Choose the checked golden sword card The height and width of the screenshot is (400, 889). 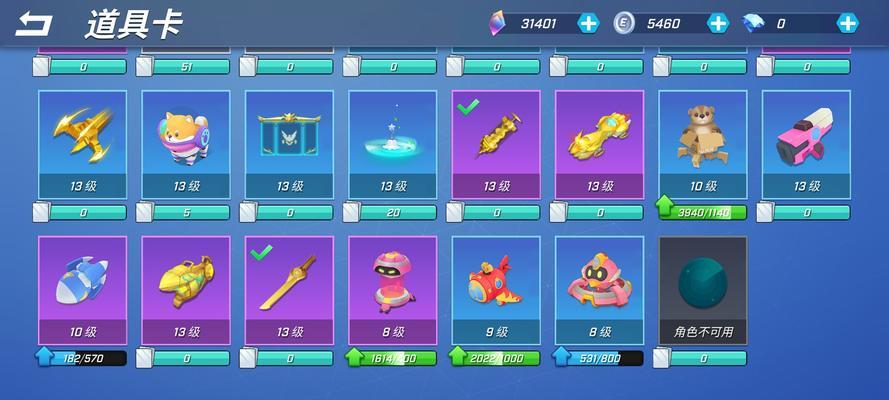(289, 289)
